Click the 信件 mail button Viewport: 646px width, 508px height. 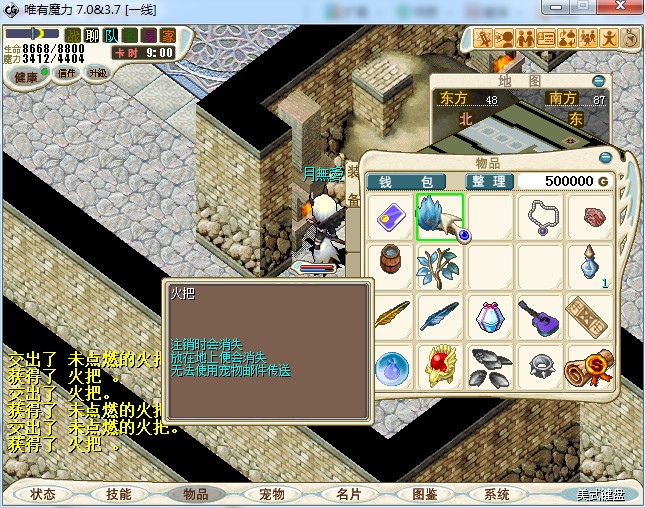point(66,73)
